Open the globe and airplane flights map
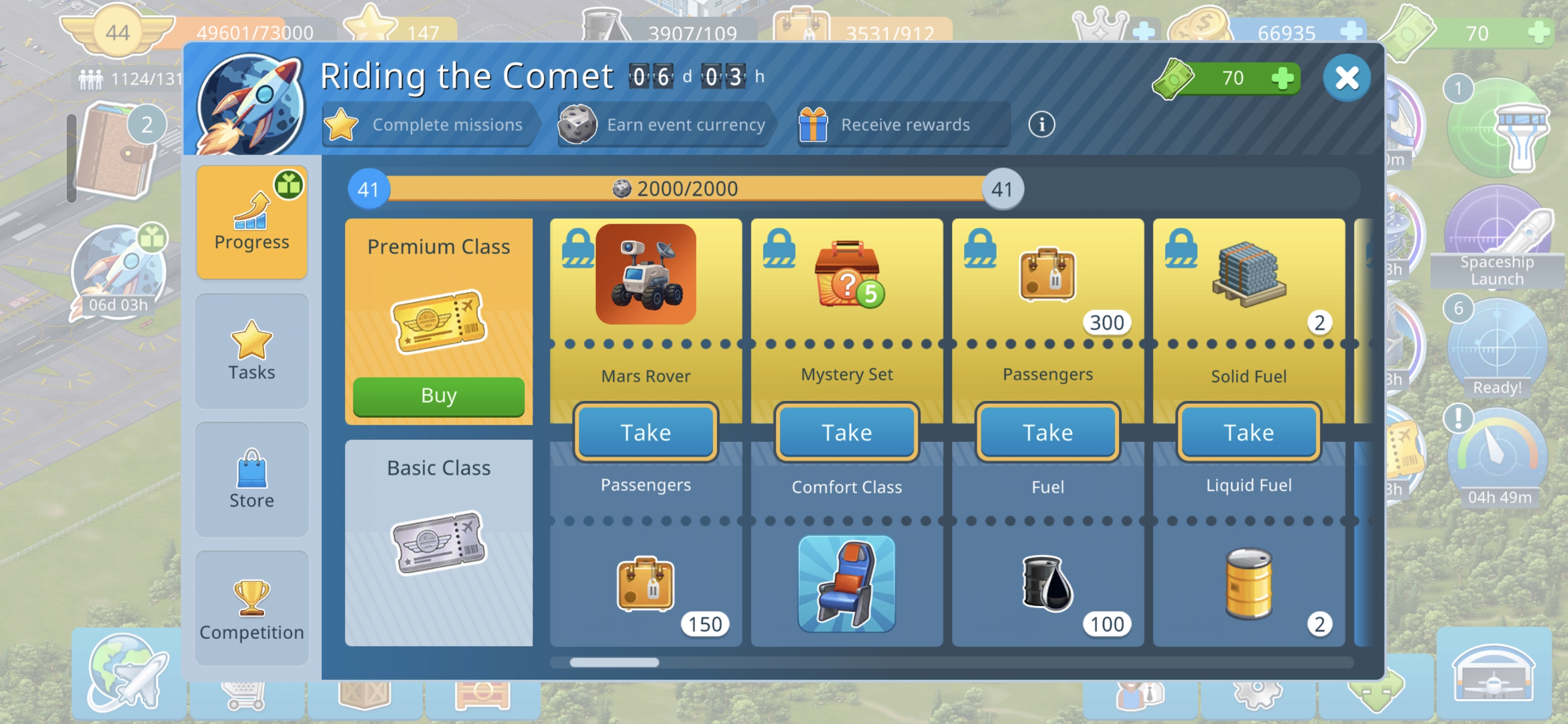This screenshot has height=724, width=1568. [x=127, y=673]
